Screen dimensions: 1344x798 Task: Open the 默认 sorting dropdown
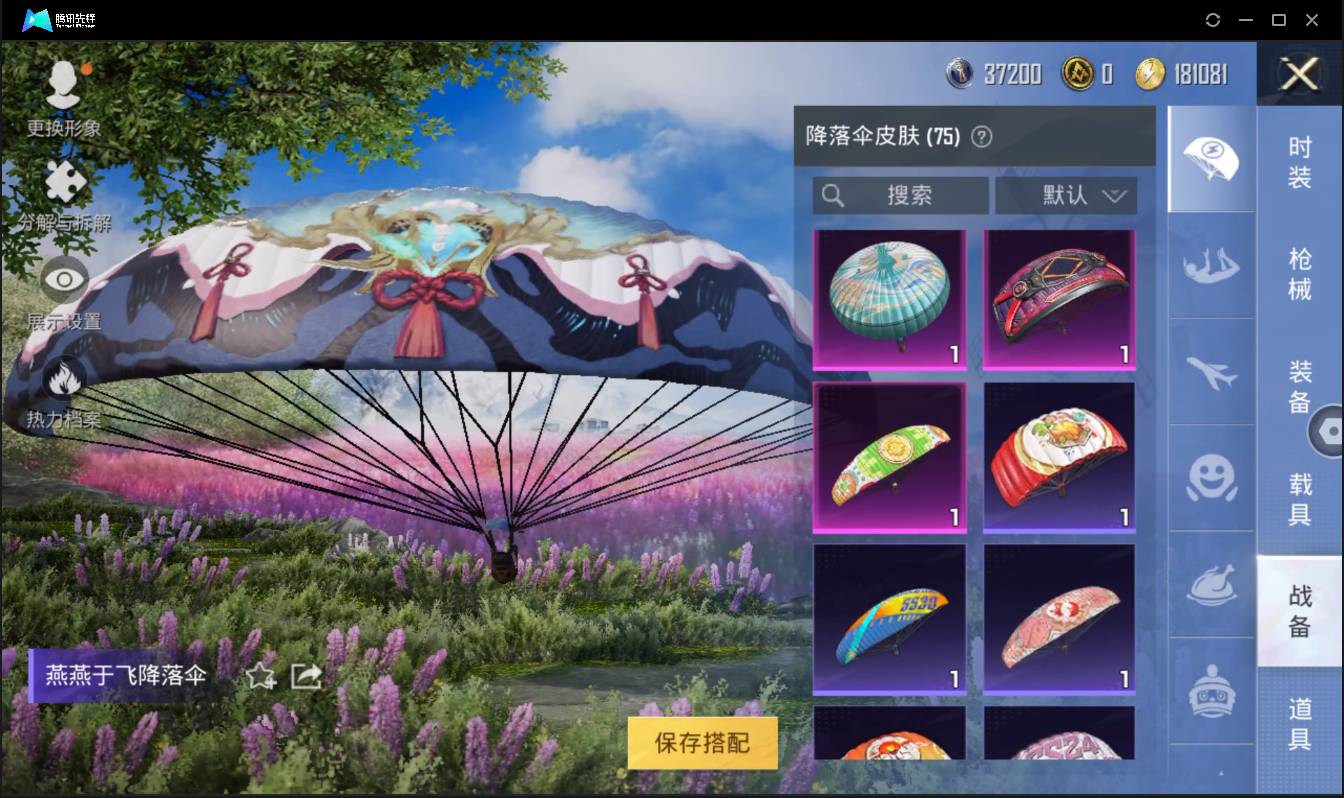coord(1066,196)
